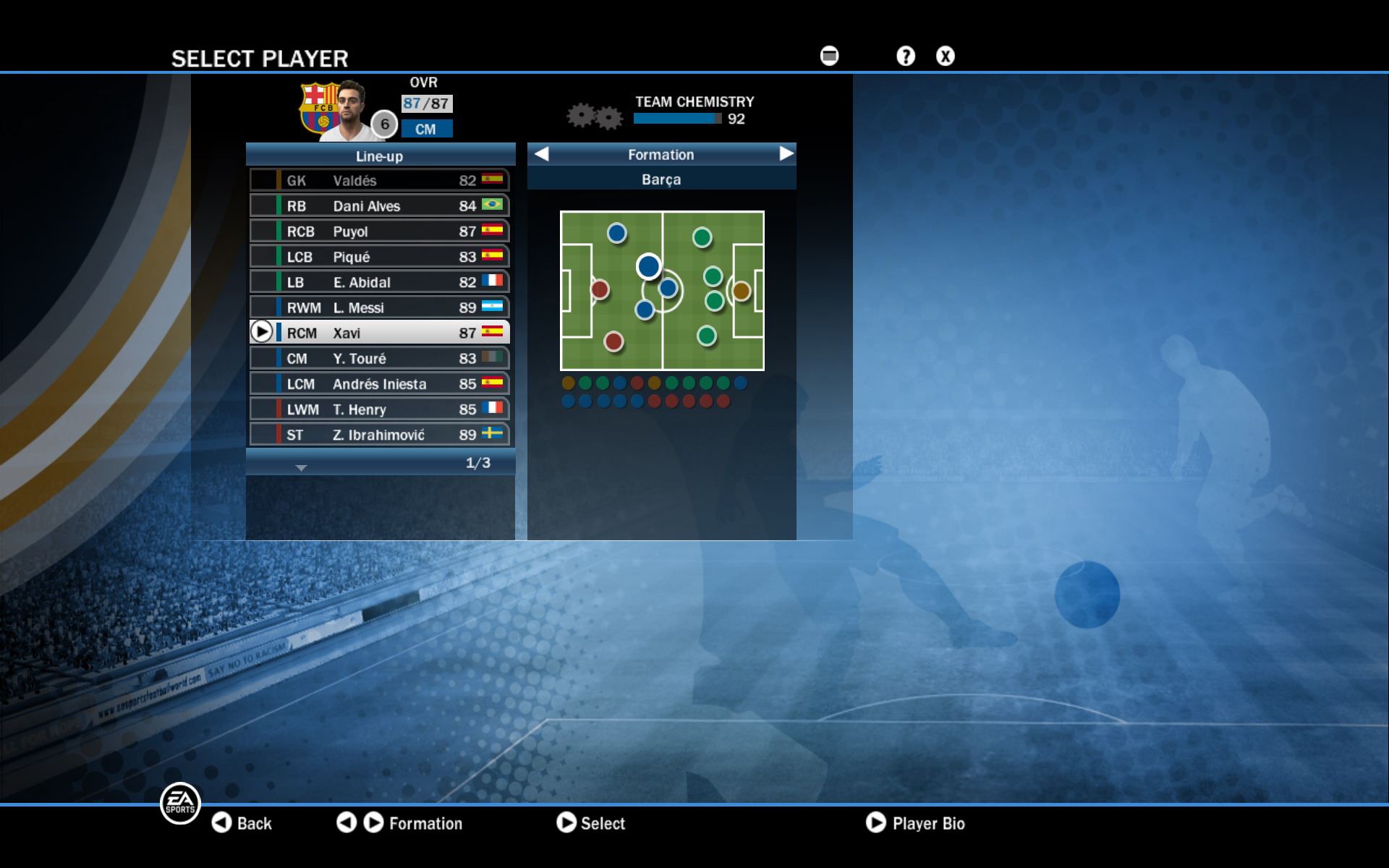Screen dimensions: 1389x868
Task: Open Player Bio from bottom bar
Action: [x=917, y=823]
